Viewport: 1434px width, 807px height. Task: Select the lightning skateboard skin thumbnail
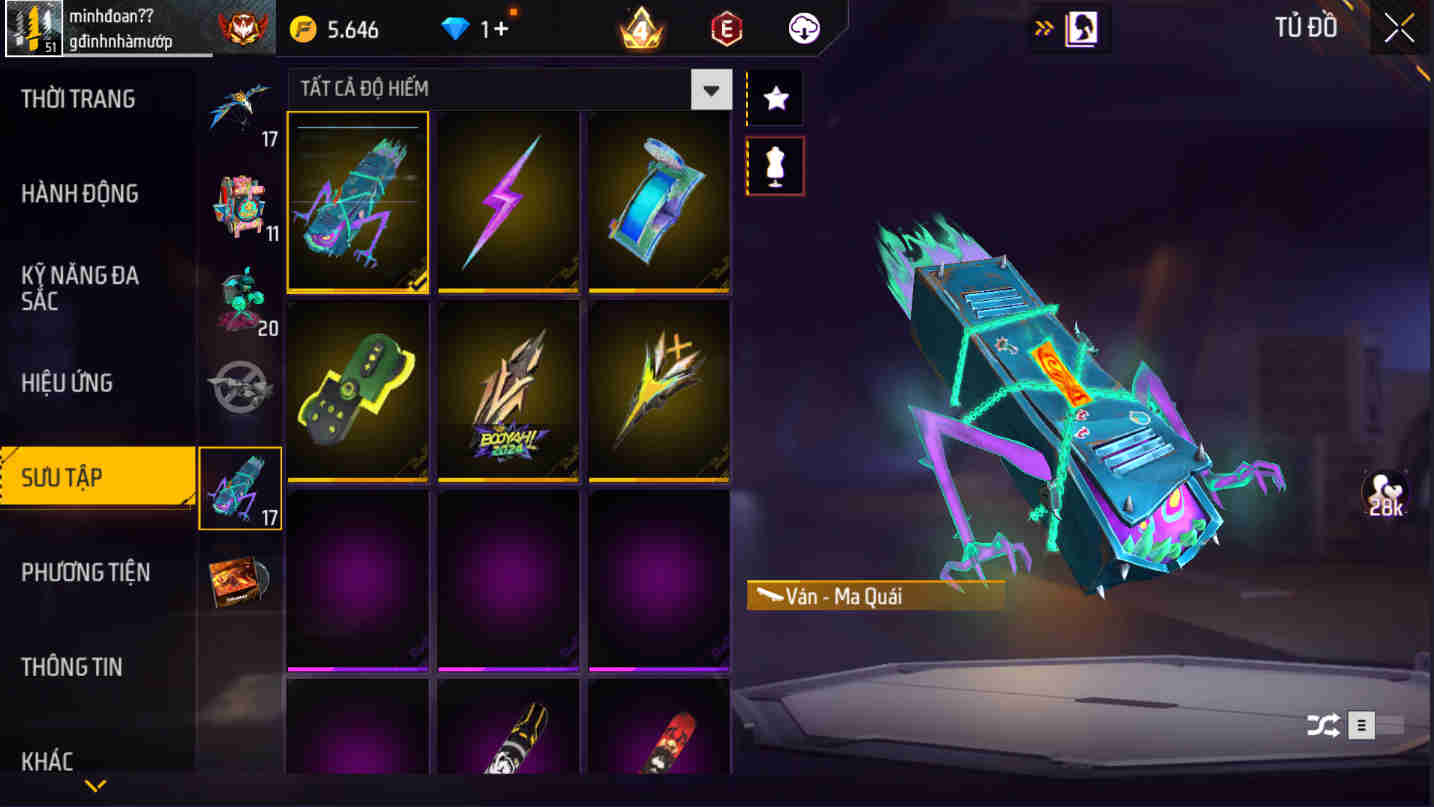pyautogui.click(x=508, y=202)
